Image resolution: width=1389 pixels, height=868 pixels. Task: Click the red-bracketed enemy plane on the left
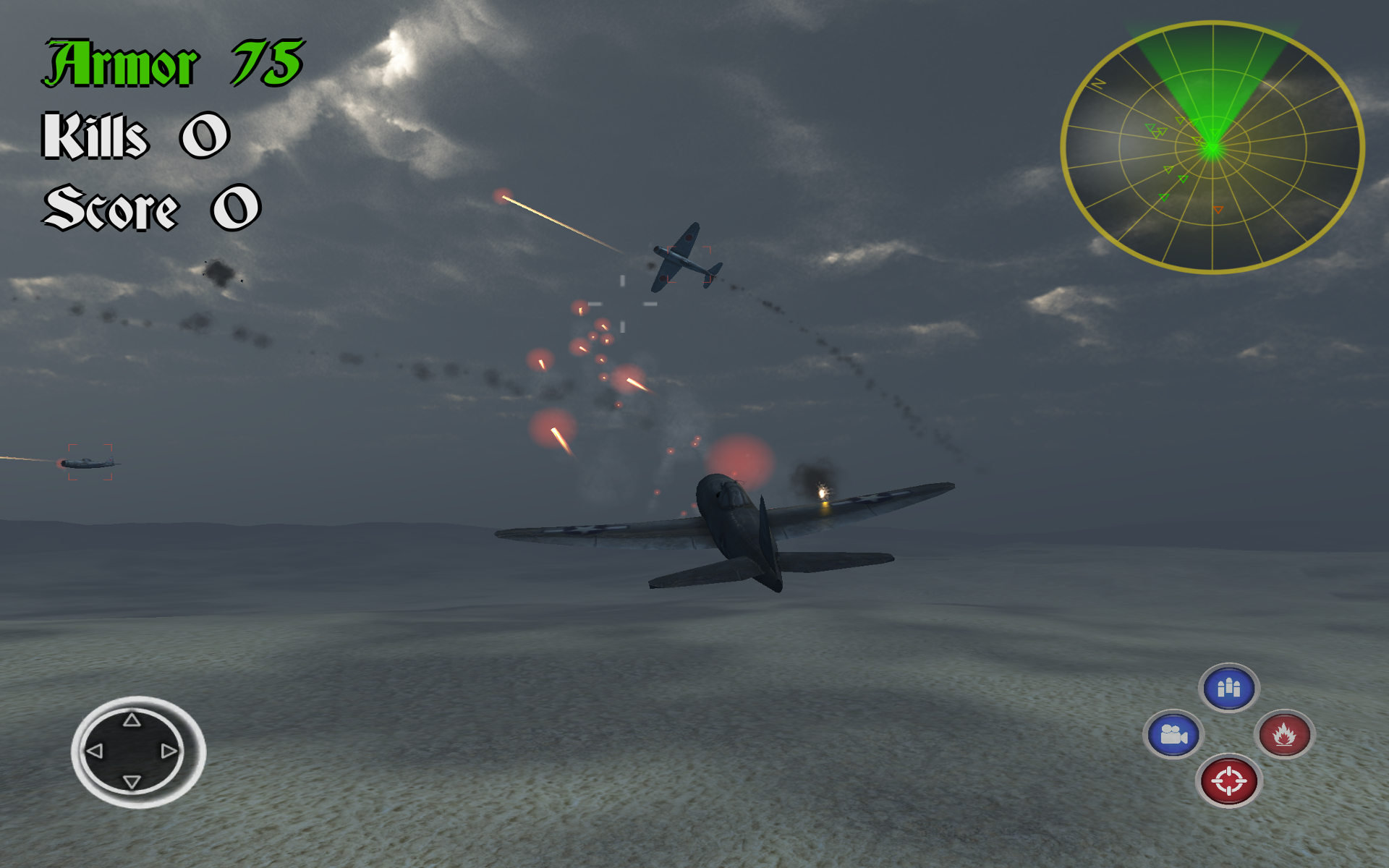(x=90, y=461)
